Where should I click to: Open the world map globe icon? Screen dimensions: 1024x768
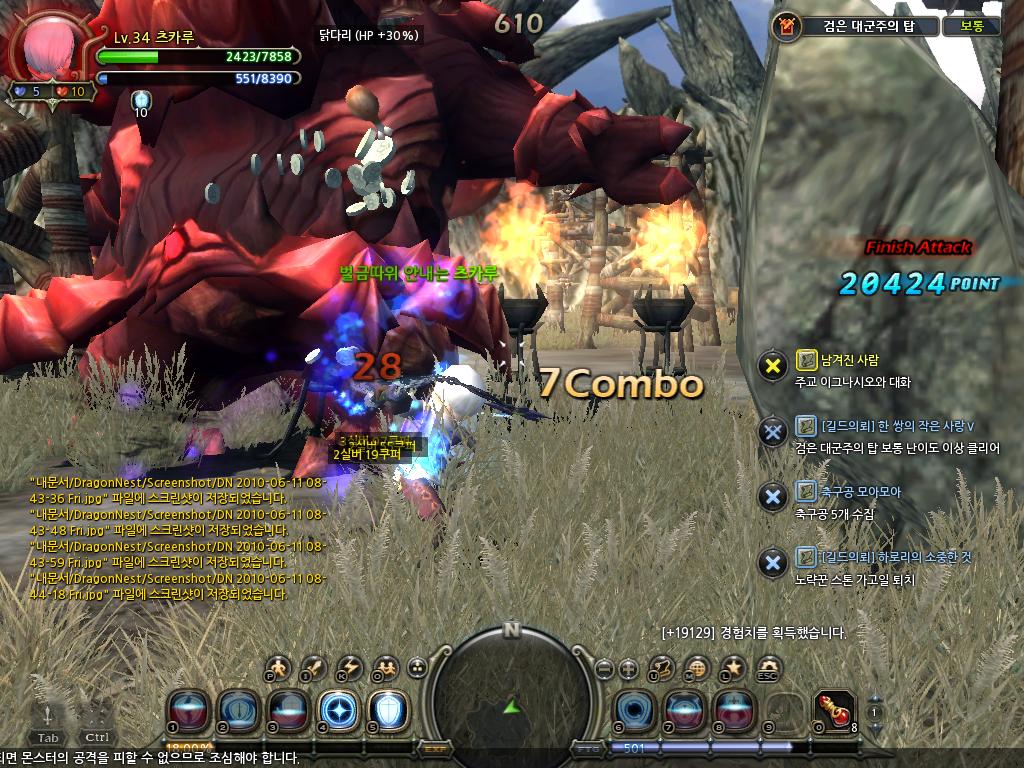click(697, 668)
